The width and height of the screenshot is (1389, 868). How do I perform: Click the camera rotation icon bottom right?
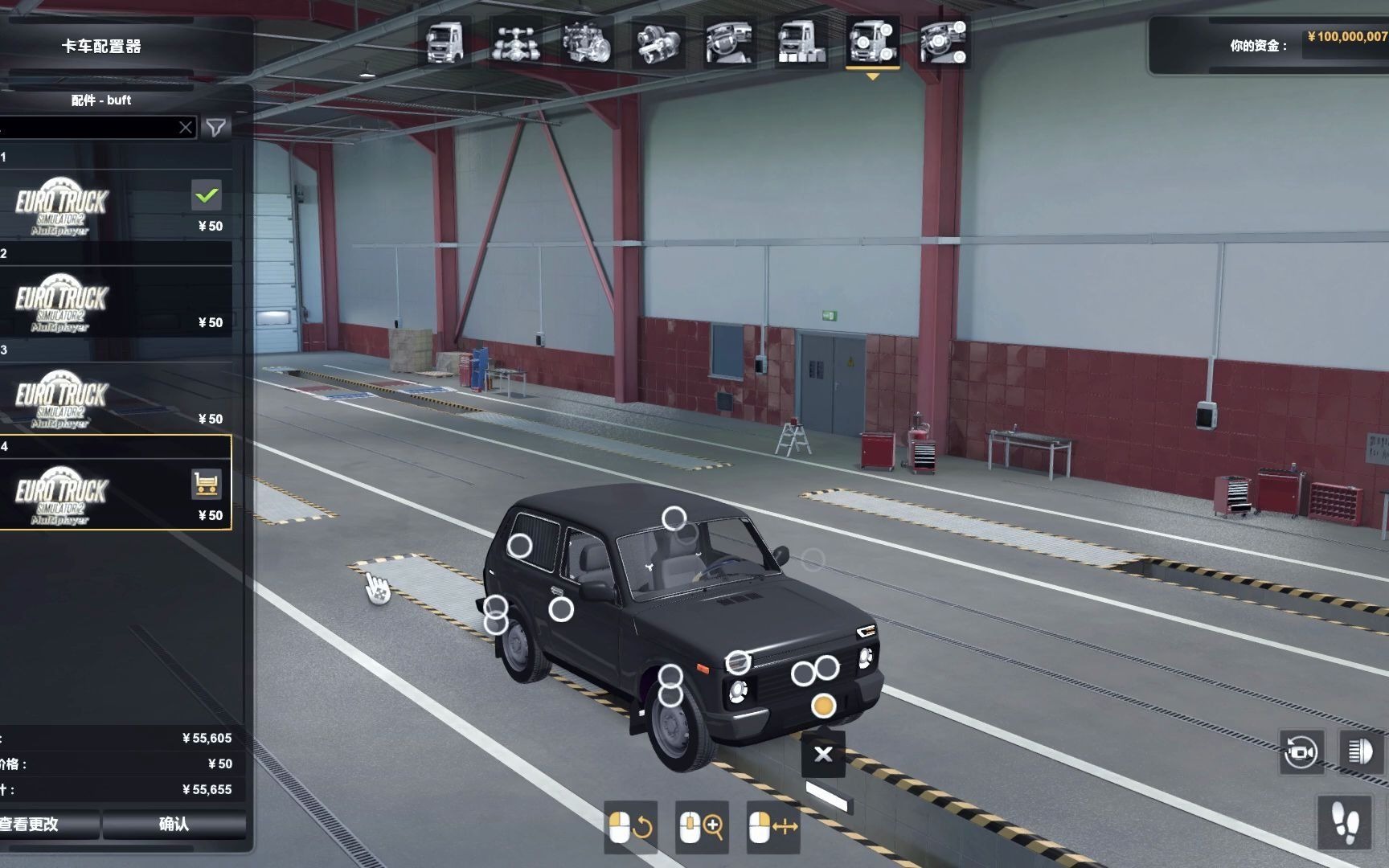tap(1303, 753)
